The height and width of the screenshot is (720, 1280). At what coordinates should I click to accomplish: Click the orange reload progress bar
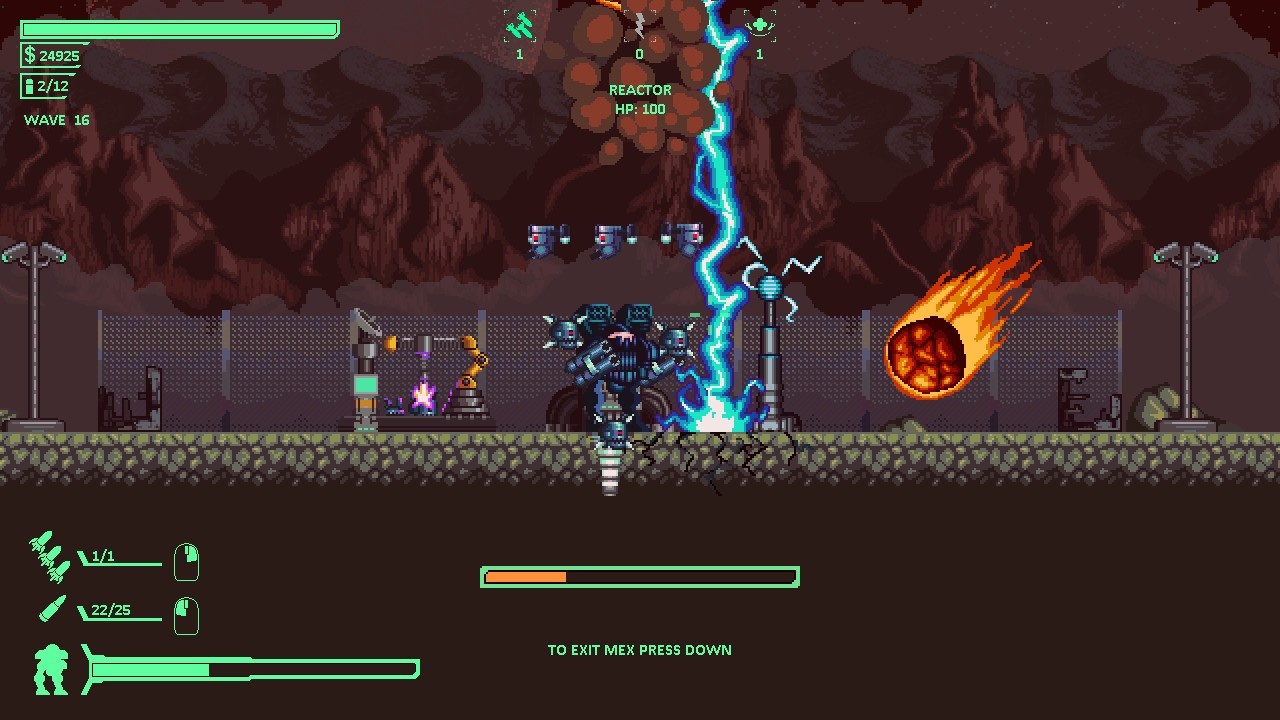[640, 576]
